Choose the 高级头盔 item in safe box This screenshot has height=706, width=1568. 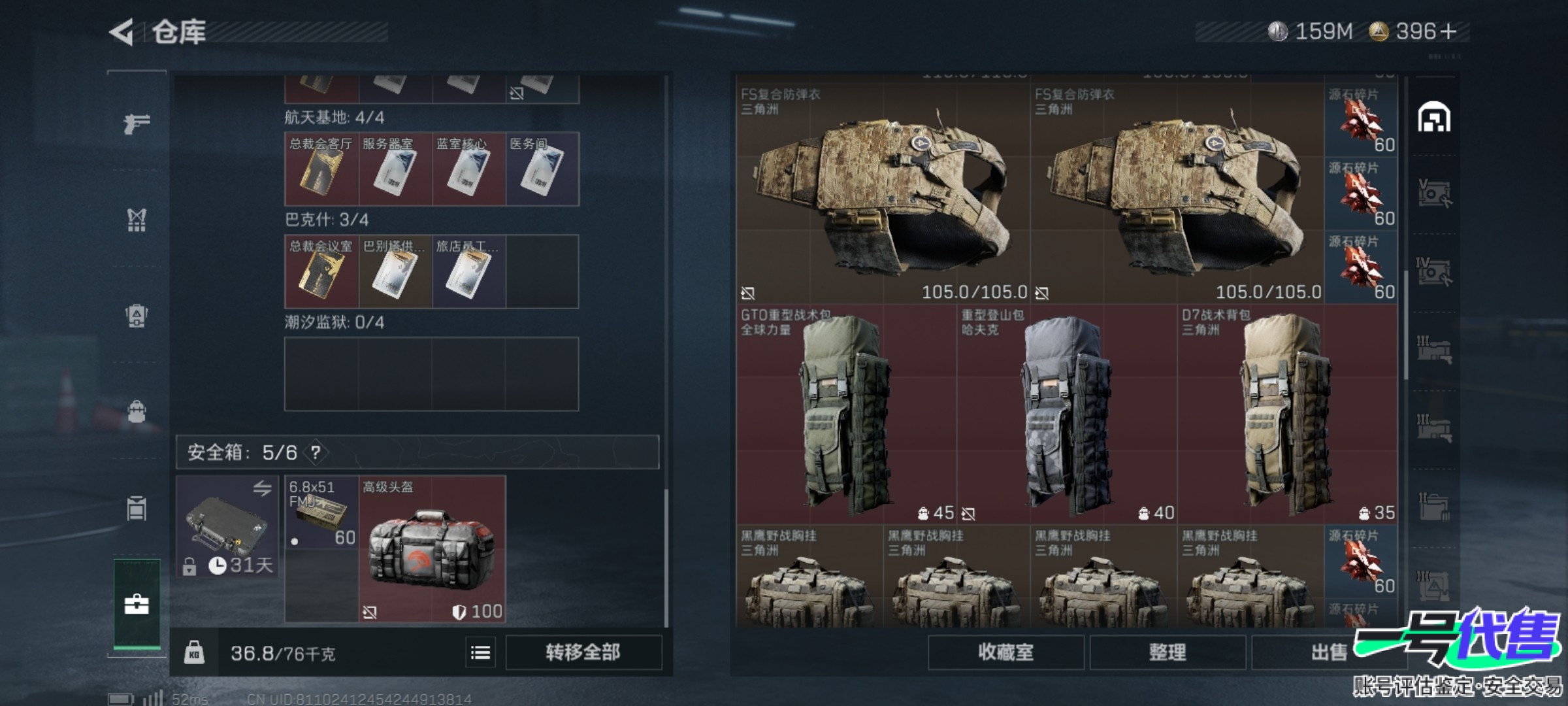432,549
